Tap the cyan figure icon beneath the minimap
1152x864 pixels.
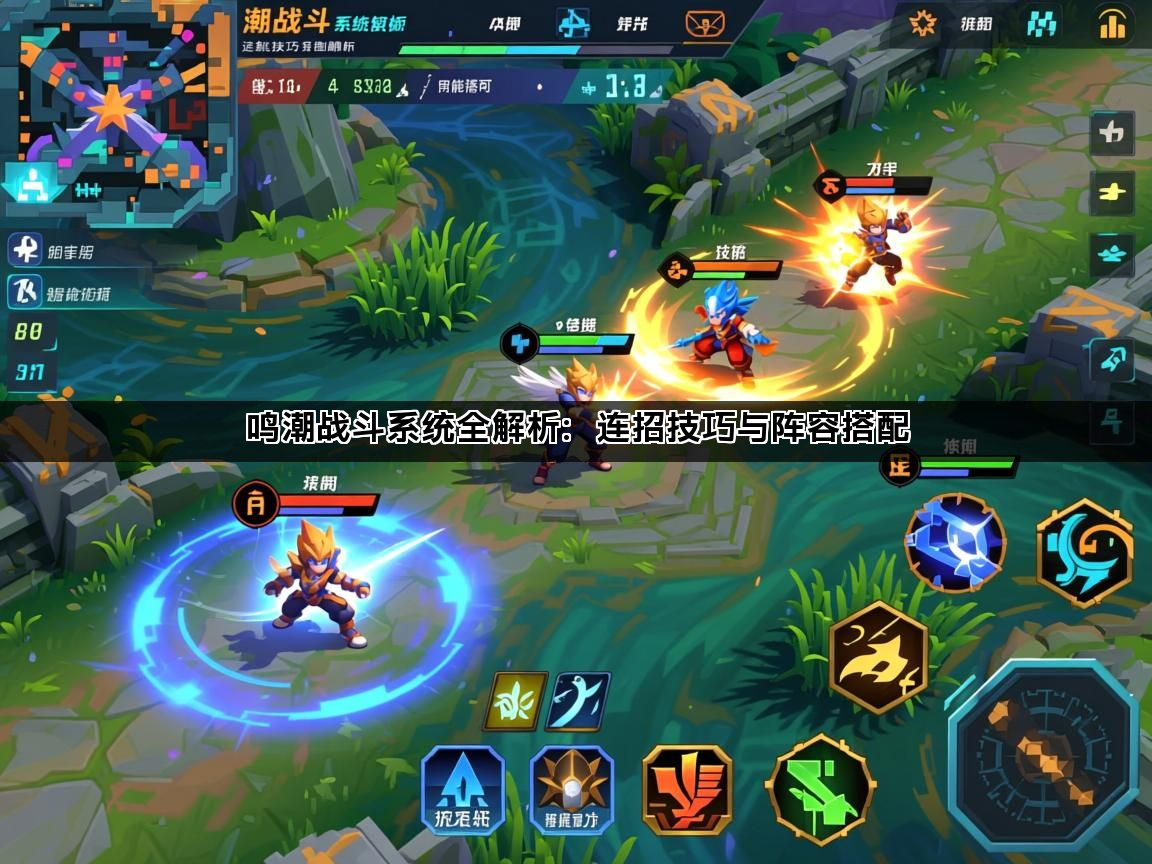35,187
